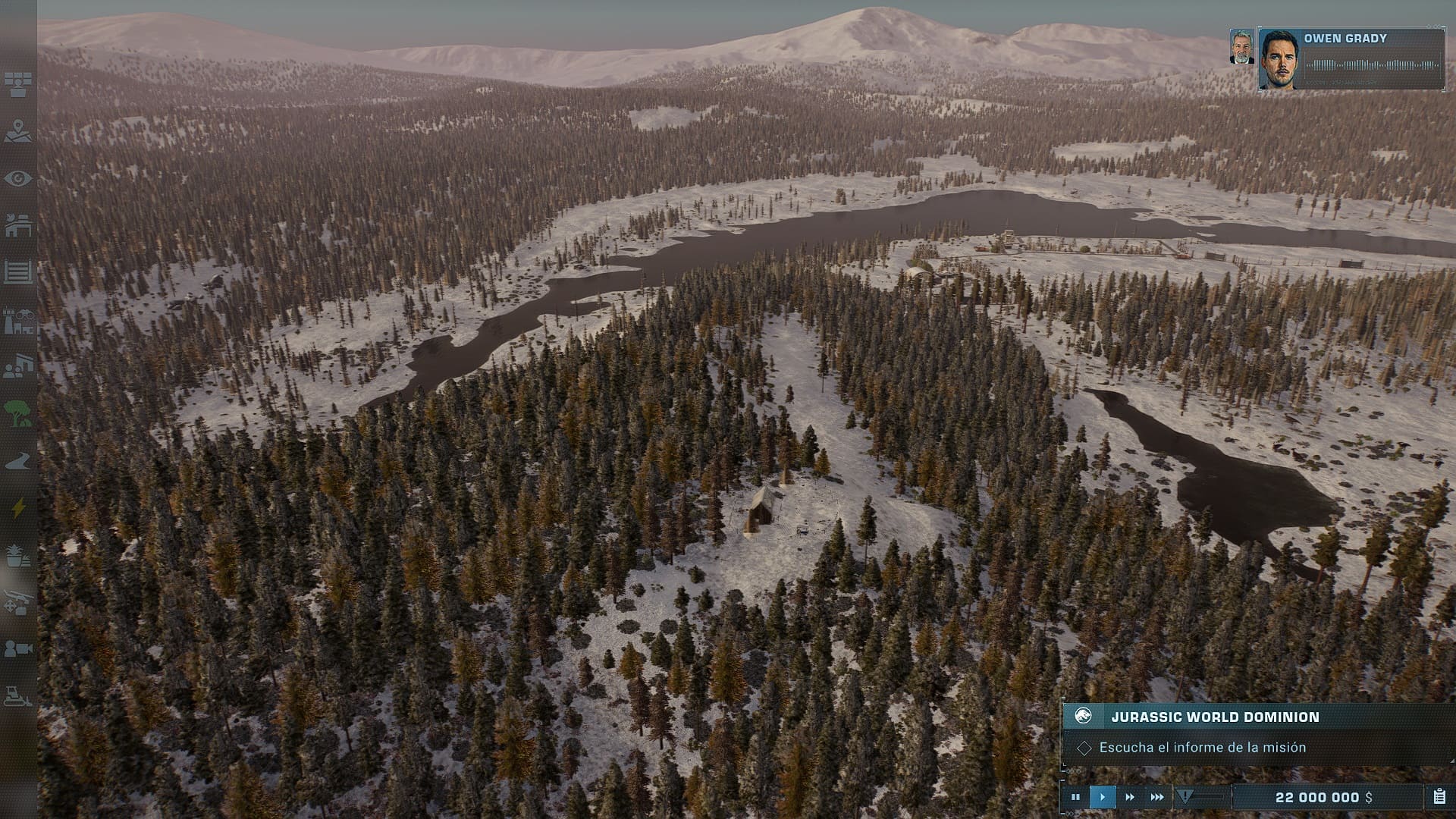Toggle the eye view modes menu
Image resolution: width=1456 pixels, height=819 pixels.
point(17,179)
